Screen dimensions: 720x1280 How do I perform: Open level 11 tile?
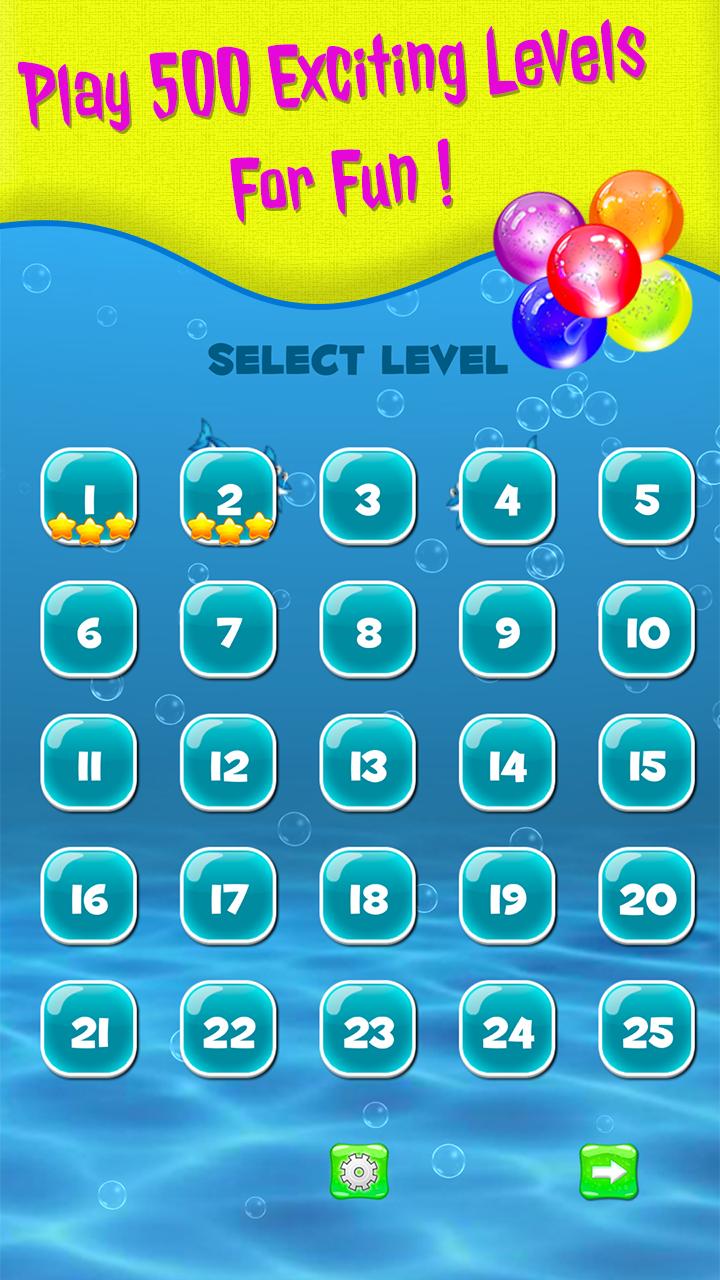coord(88,764)
